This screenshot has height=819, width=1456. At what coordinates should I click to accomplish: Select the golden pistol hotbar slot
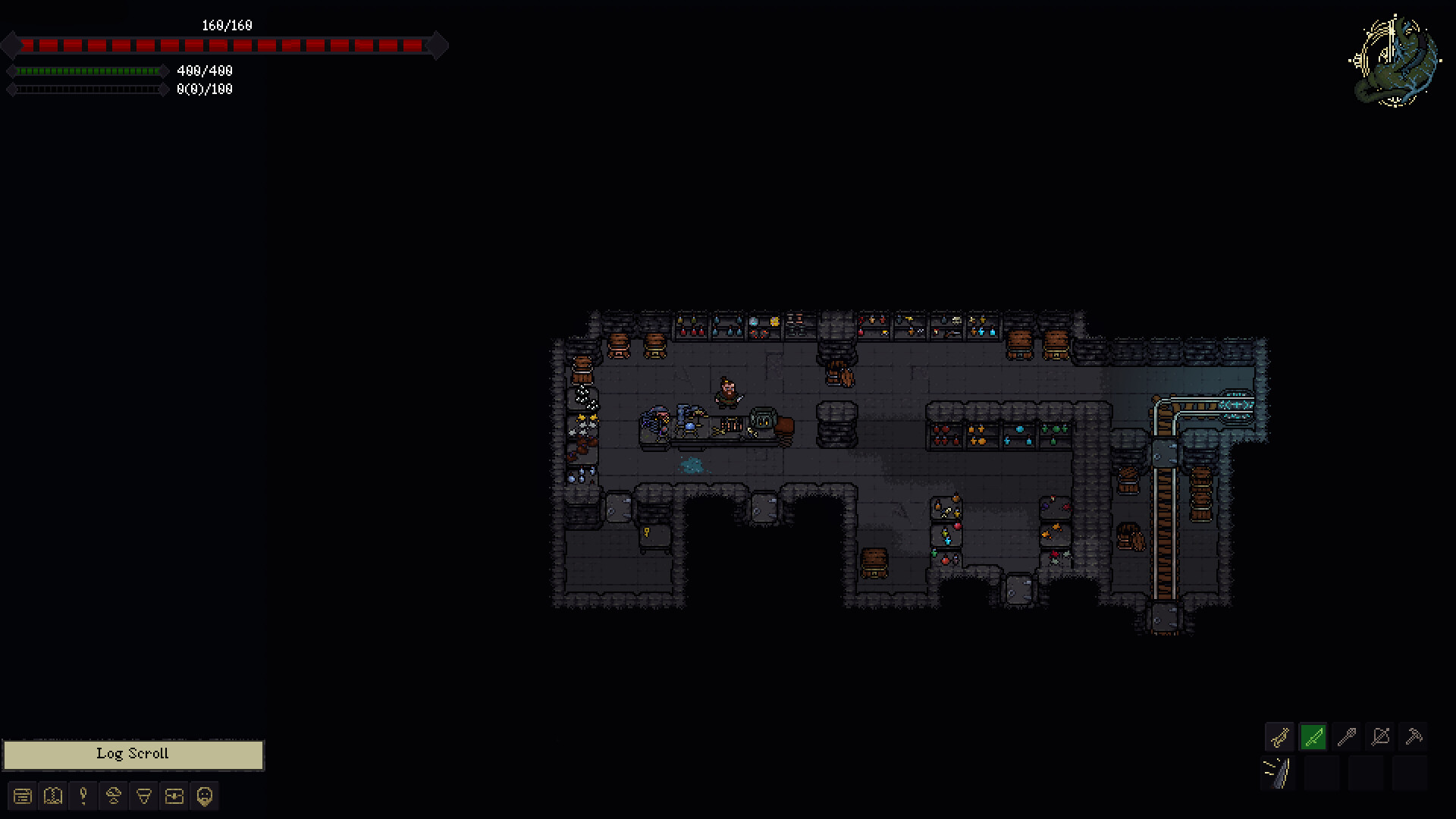click(1279, 736)
